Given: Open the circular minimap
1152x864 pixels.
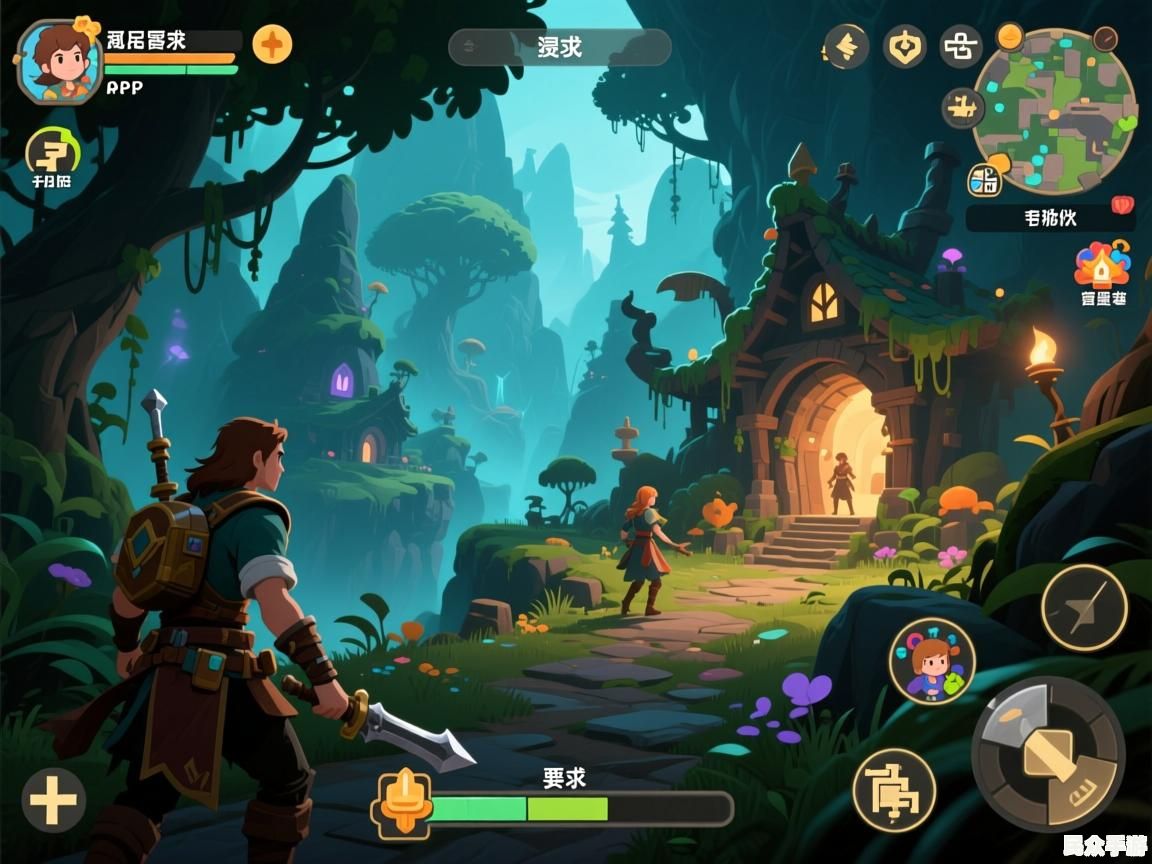Looking at the screenshot, I should coord(1054,112).
